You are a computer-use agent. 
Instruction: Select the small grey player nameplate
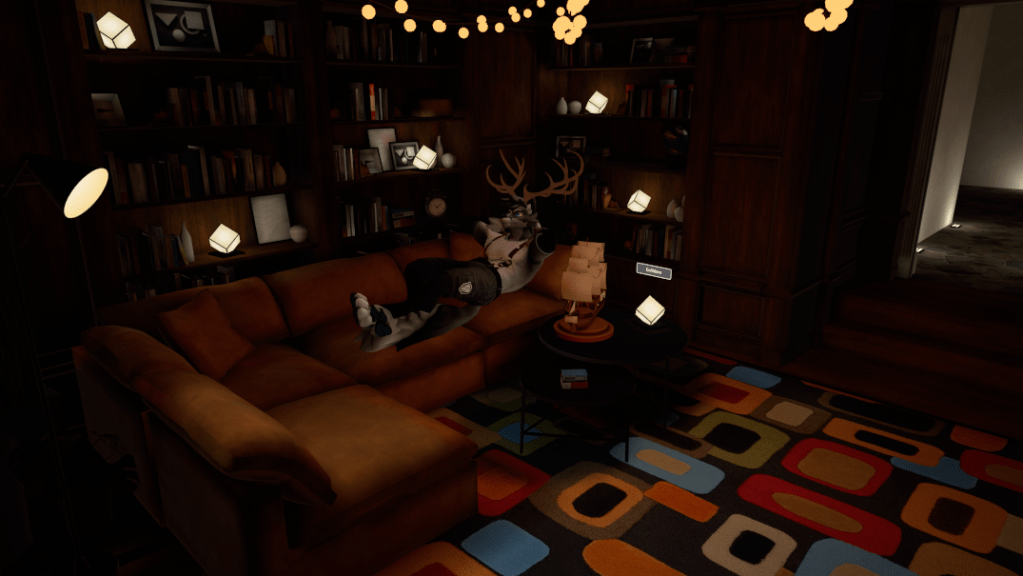(653, 270)
